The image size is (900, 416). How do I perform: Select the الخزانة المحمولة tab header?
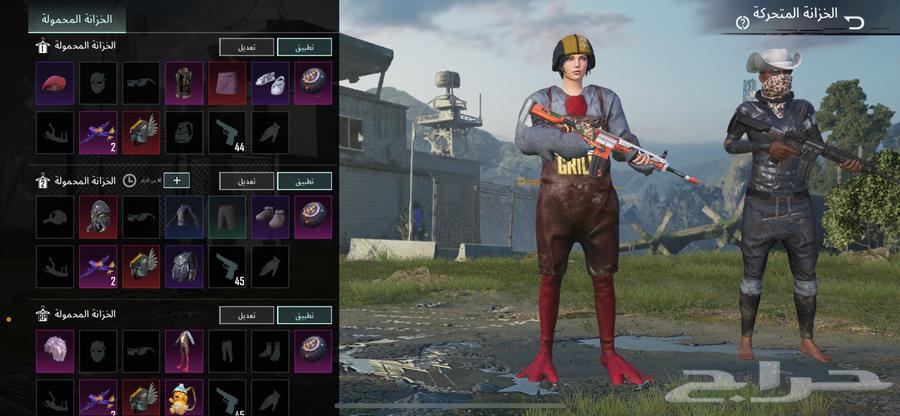coord(77,19)
